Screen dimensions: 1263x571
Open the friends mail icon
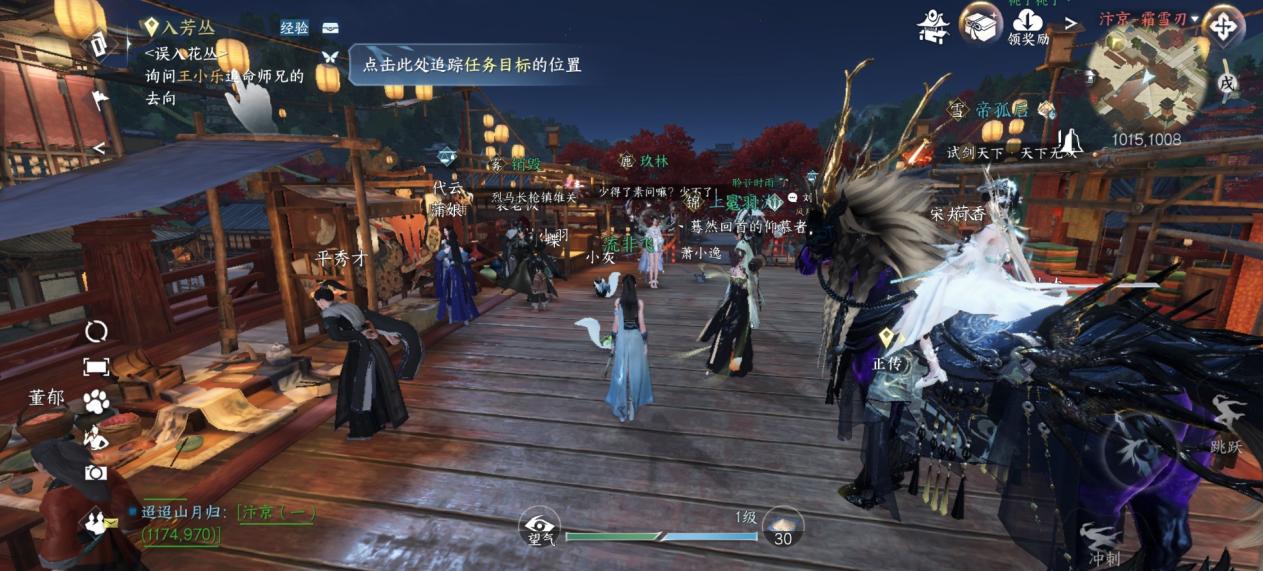pyautogui.click(x=96, y=520)
